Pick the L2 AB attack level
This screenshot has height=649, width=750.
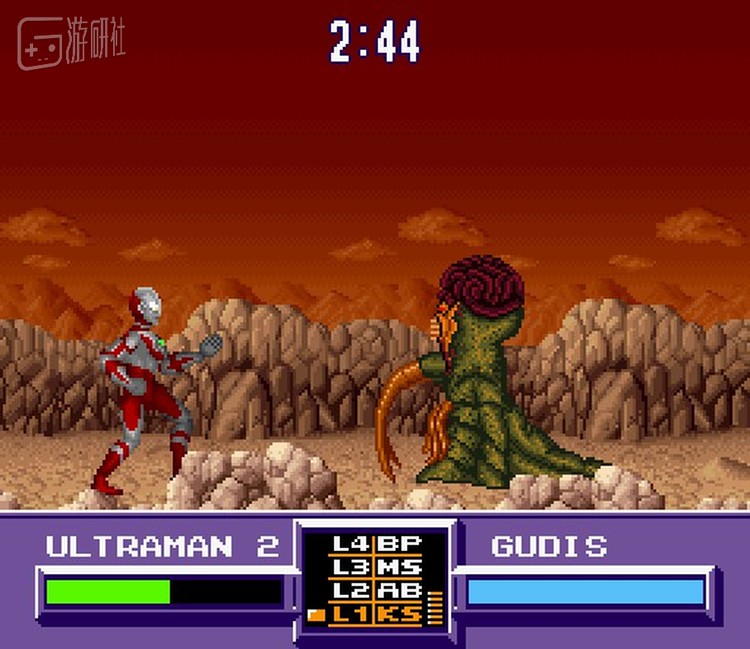click(x=376, y=591)
